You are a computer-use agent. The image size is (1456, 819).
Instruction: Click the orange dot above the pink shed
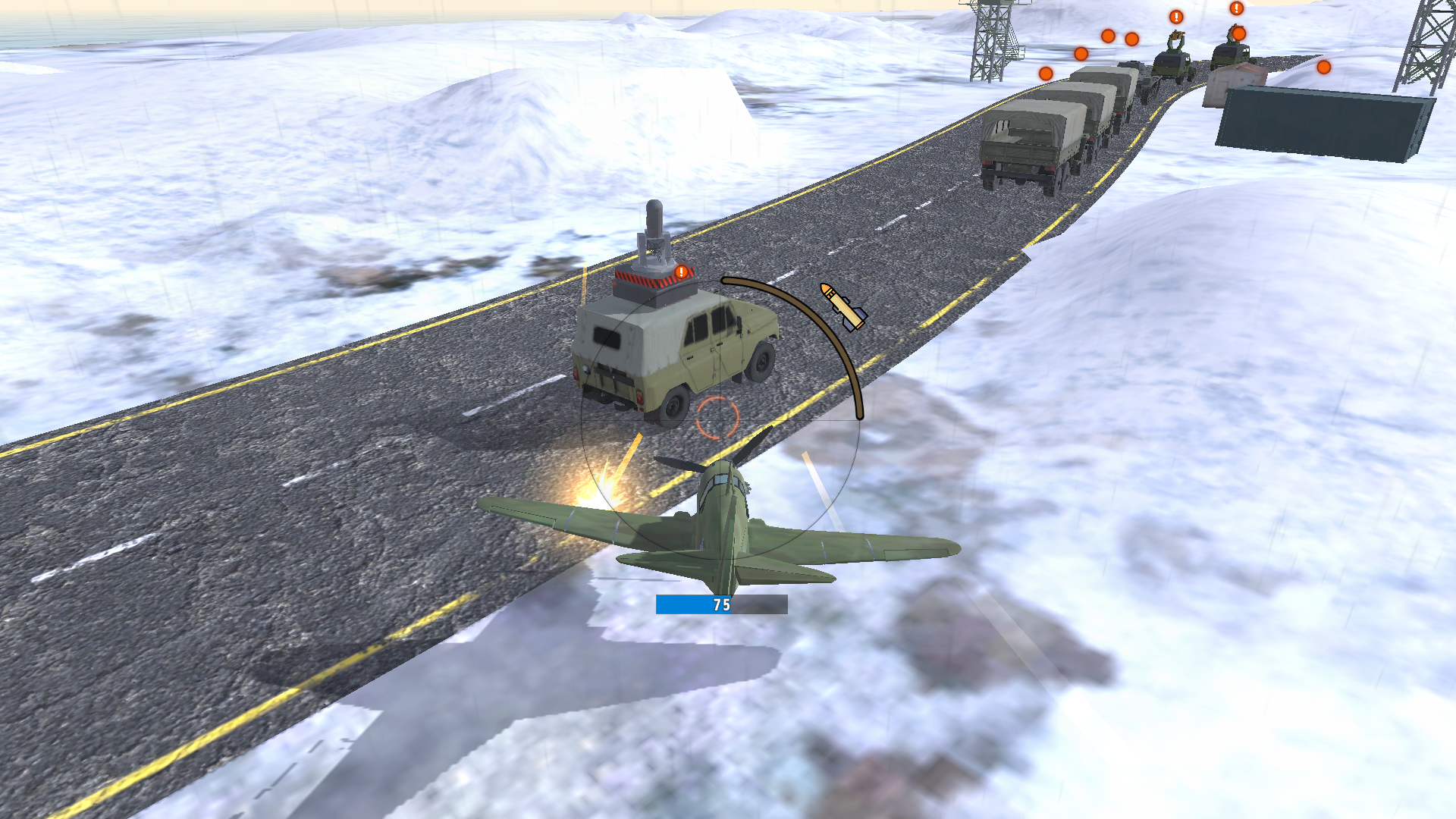(x=1238, y=34)
